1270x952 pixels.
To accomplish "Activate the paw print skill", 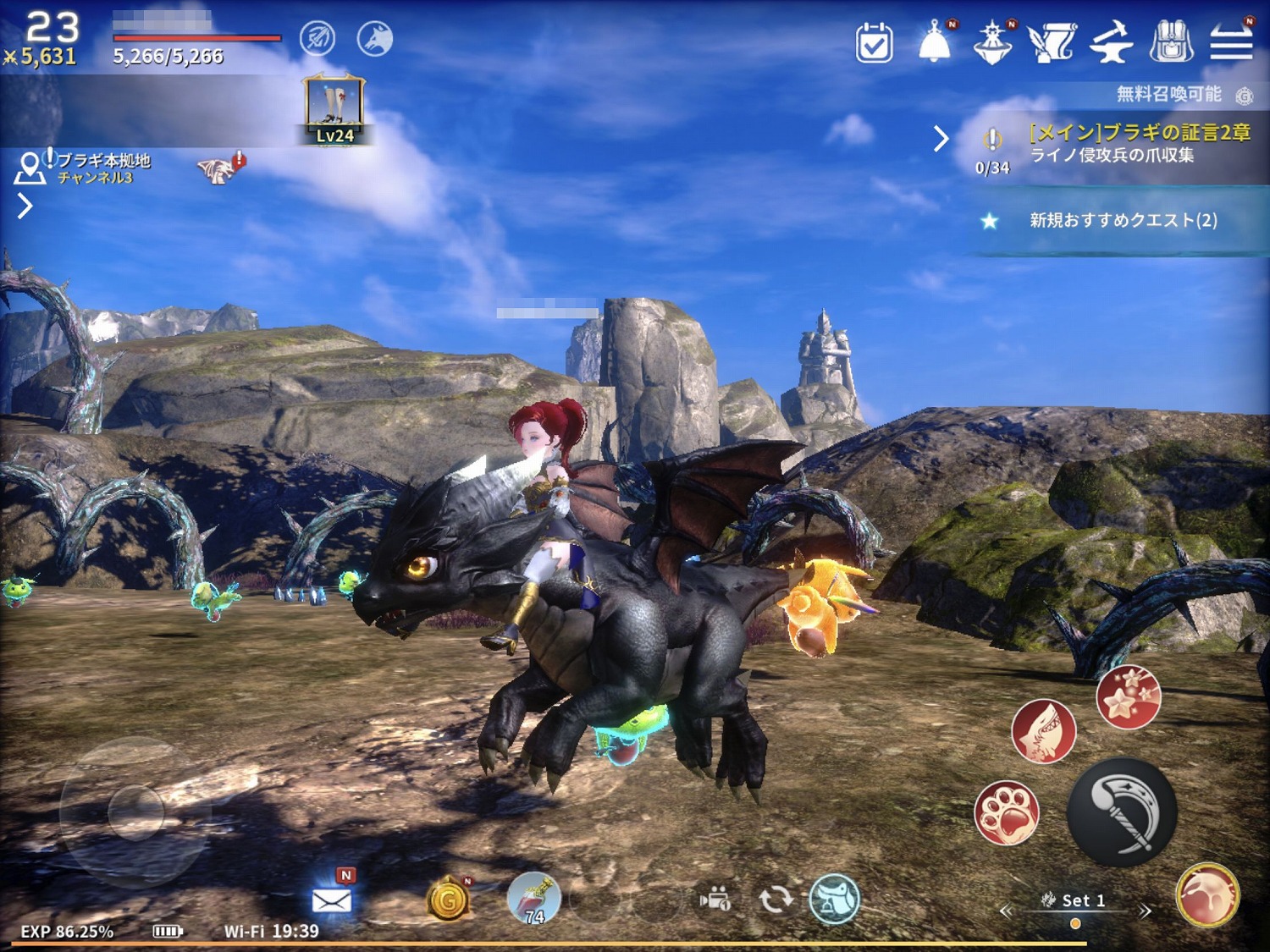I will [1007, 813].
